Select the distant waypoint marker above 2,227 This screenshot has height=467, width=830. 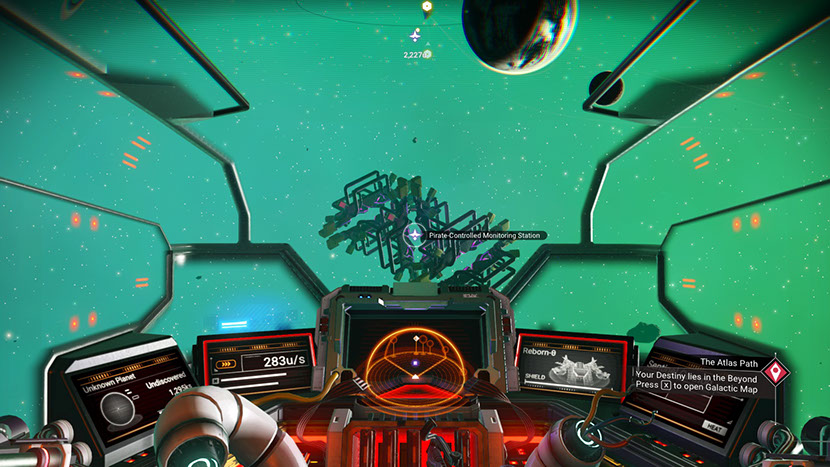click(x=416, y=36)
